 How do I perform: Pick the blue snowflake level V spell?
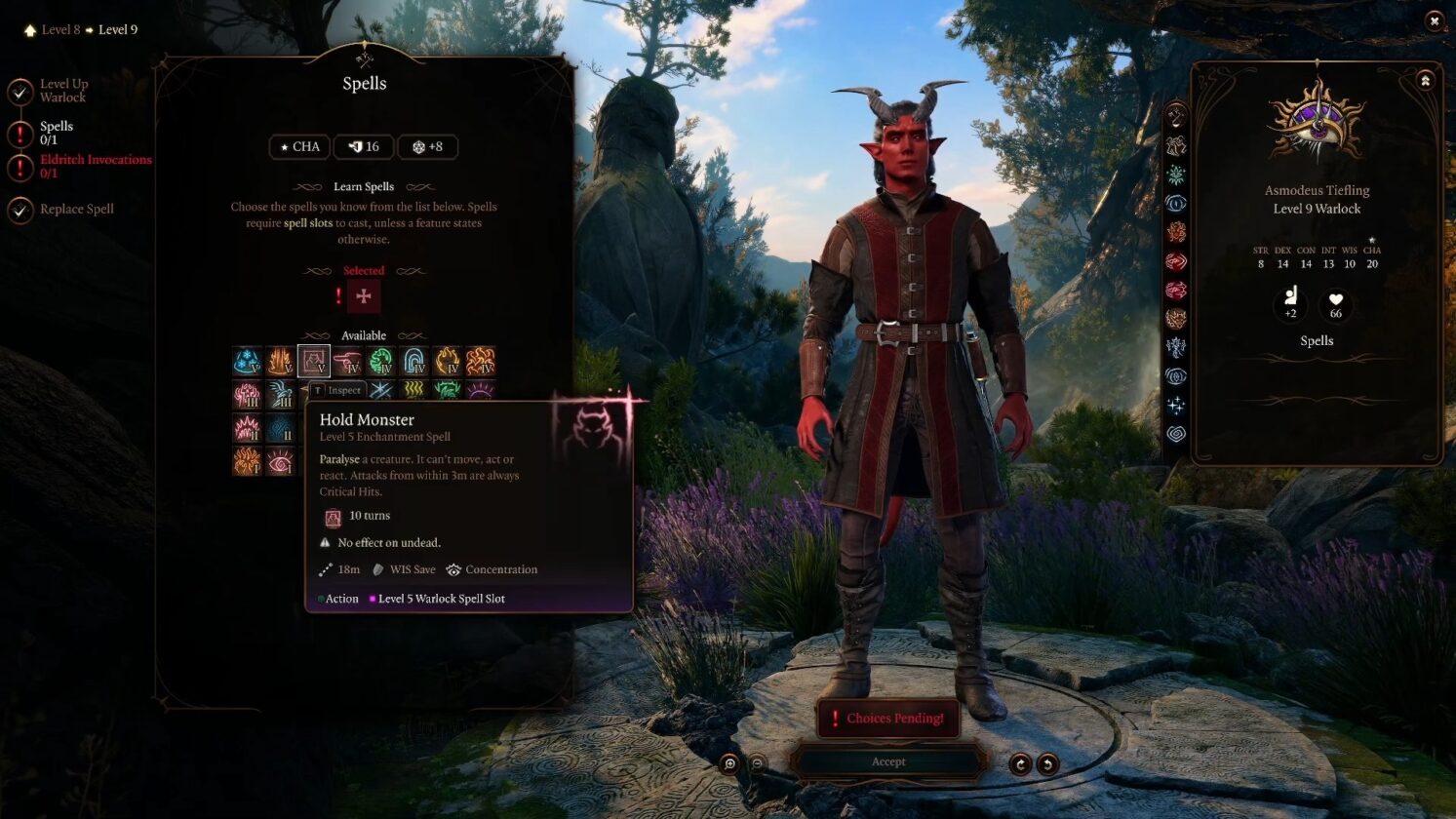pos(247,362)
